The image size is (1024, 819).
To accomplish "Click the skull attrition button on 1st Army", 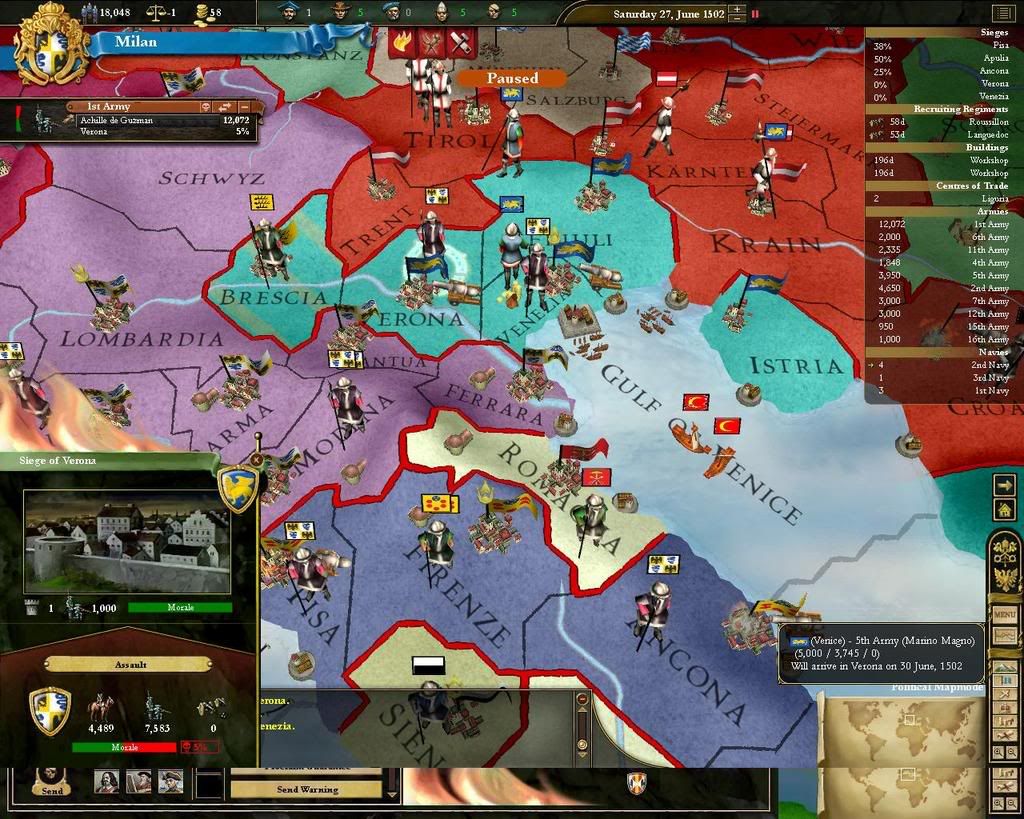I will (x=203, y=106).
